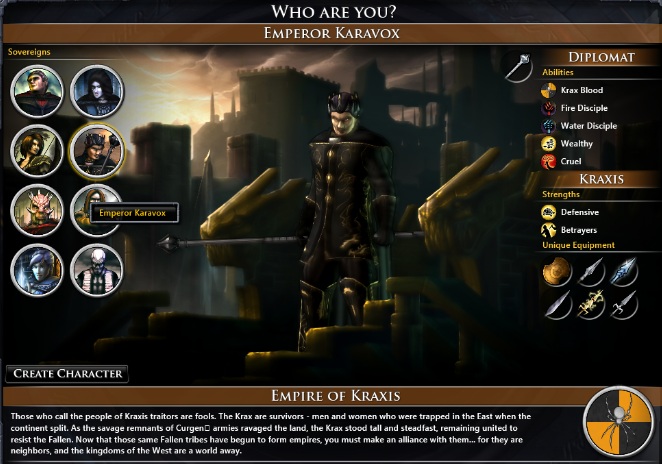662x464 pixels.
Task: Select the blue-haired sovereign portrait
Action: (x=37, y=268)
